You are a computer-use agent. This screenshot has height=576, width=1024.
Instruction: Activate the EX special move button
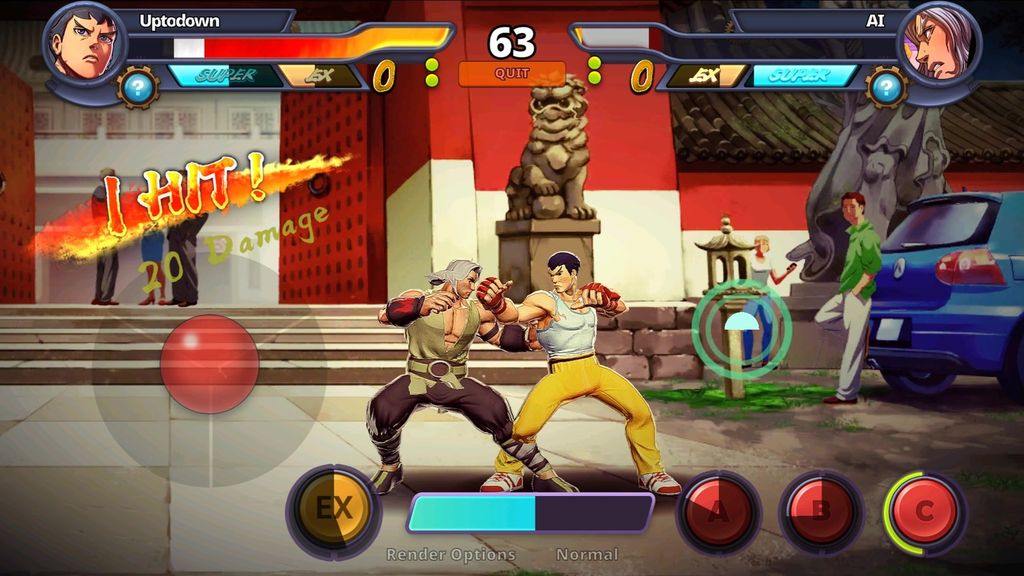tap(333, 510)
